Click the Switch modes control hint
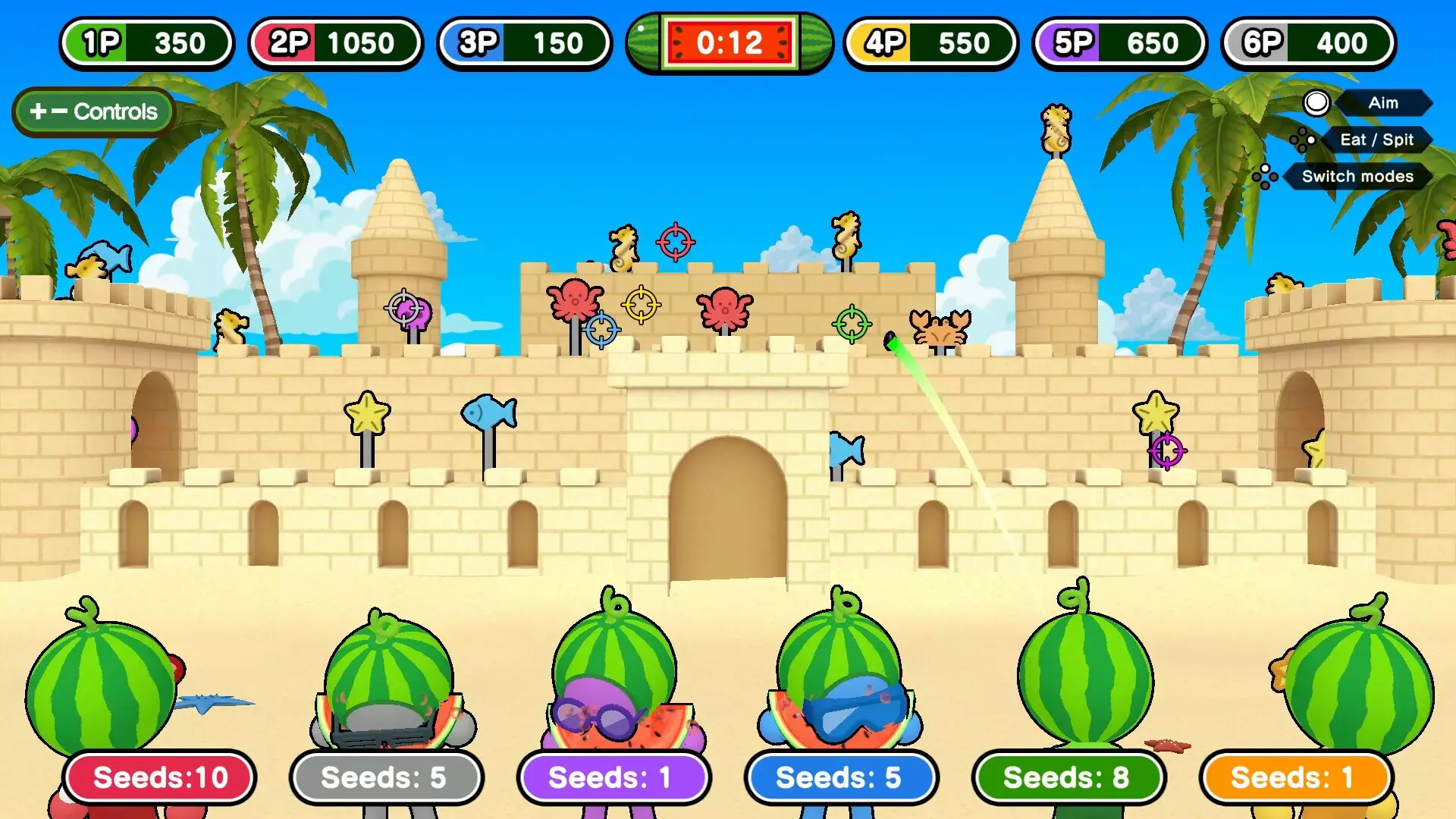This screenshot has height=819, width=1456. tap(1357, 176)
